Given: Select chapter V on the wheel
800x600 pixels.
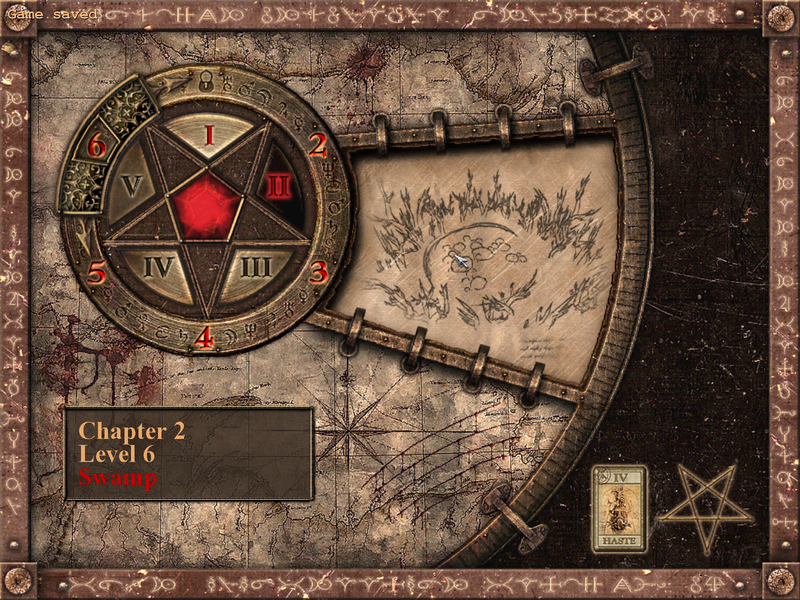Looking at the screenshot, I should pyautogui.click(x=133, y=187).
